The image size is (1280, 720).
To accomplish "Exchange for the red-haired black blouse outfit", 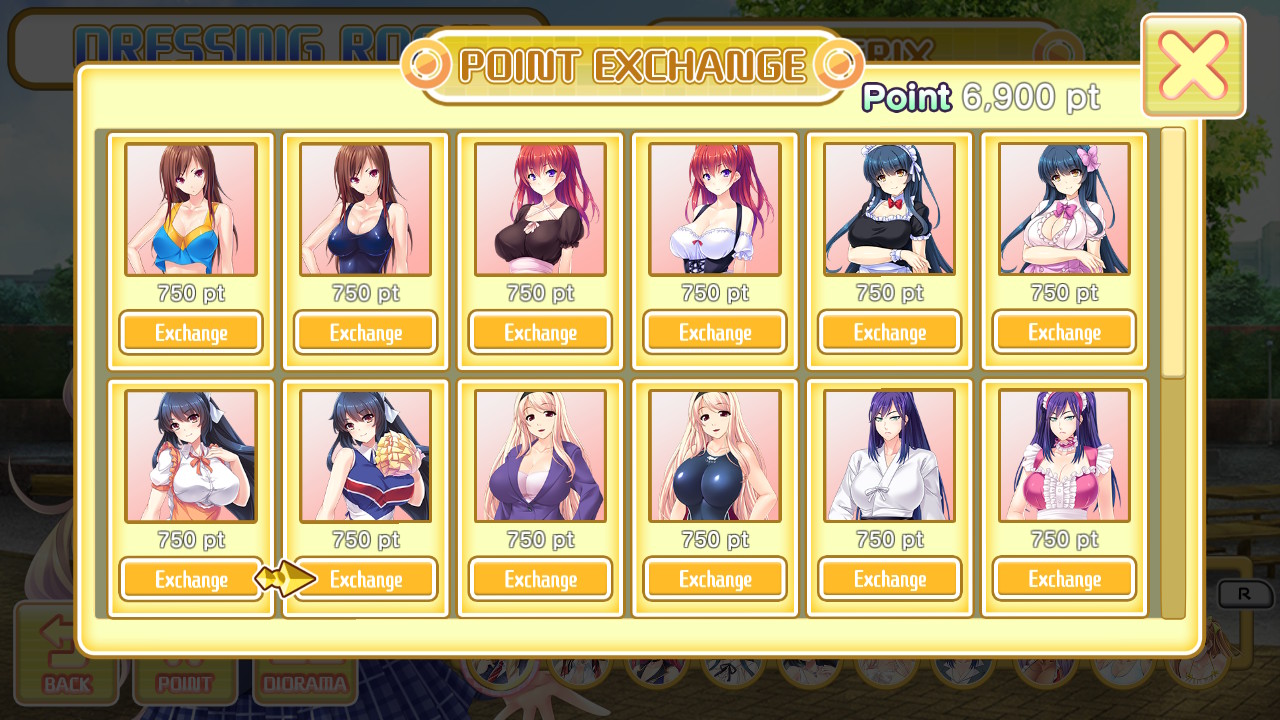I will [540, 332].
